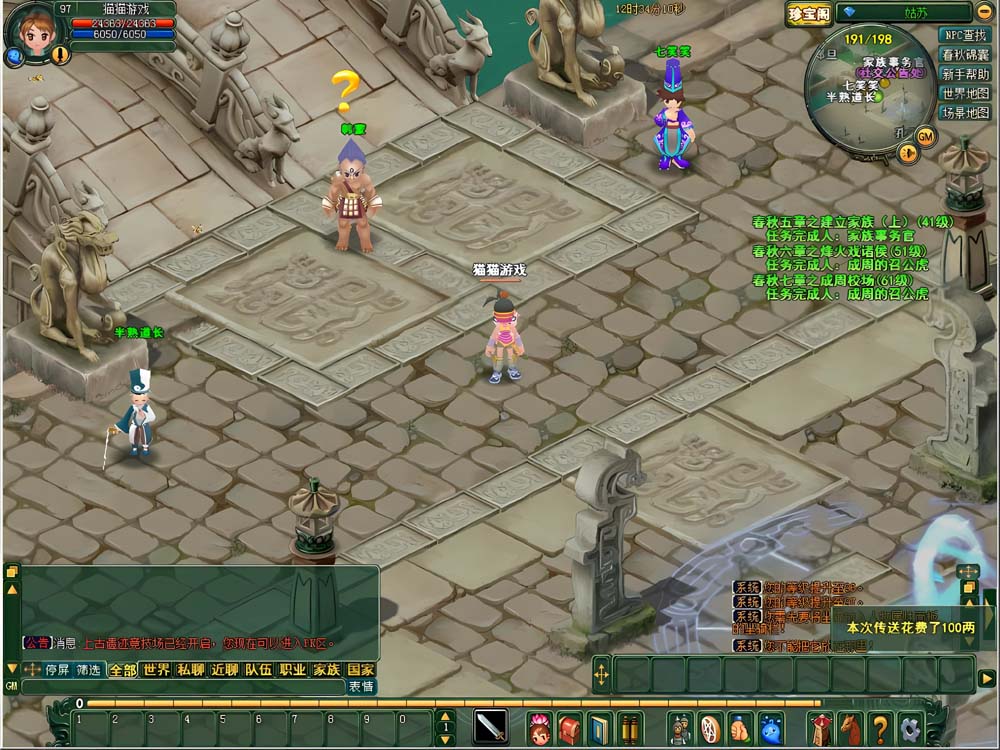Open the red treasure chest bag
Viewport: 1000px width, 750px height.
[x=570, y=727]
